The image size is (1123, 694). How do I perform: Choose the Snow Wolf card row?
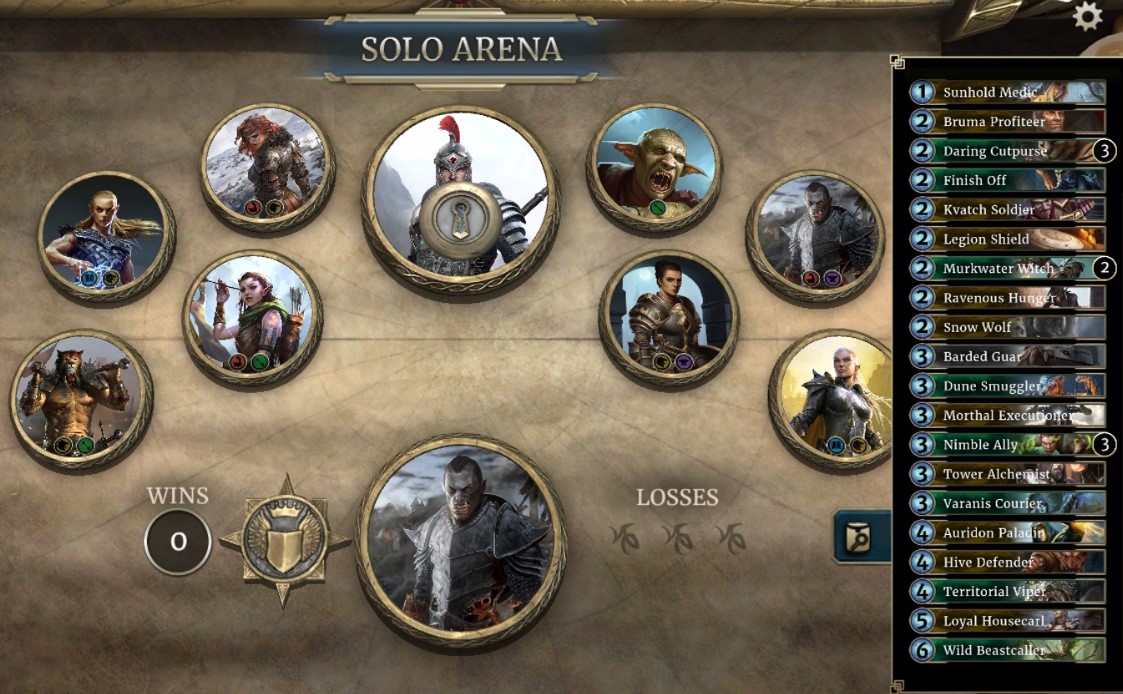pyautogui.click(x=1007, y=327)
